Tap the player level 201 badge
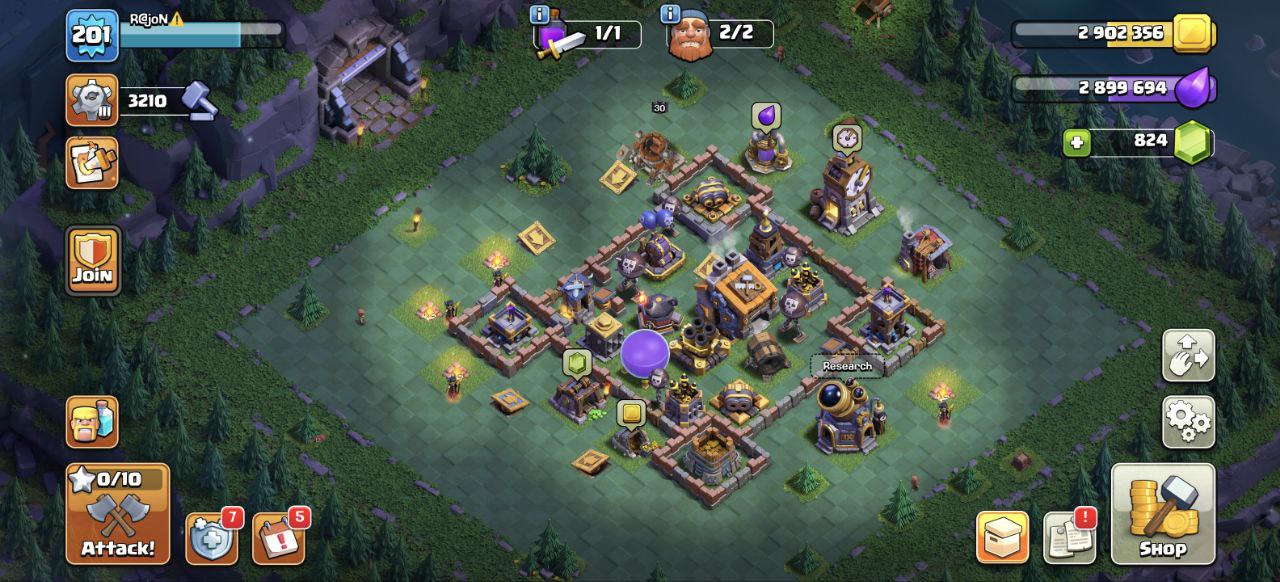The image size is (1280, 582). tap(92, 35)
